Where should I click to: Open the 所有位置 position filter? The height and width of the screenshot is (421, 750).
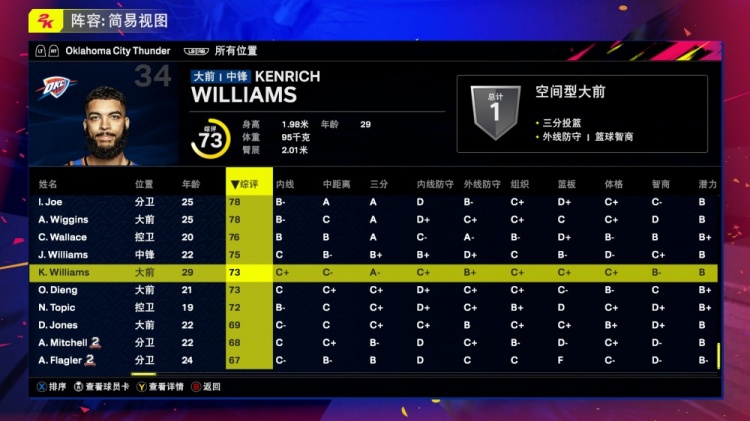[236, 51]
